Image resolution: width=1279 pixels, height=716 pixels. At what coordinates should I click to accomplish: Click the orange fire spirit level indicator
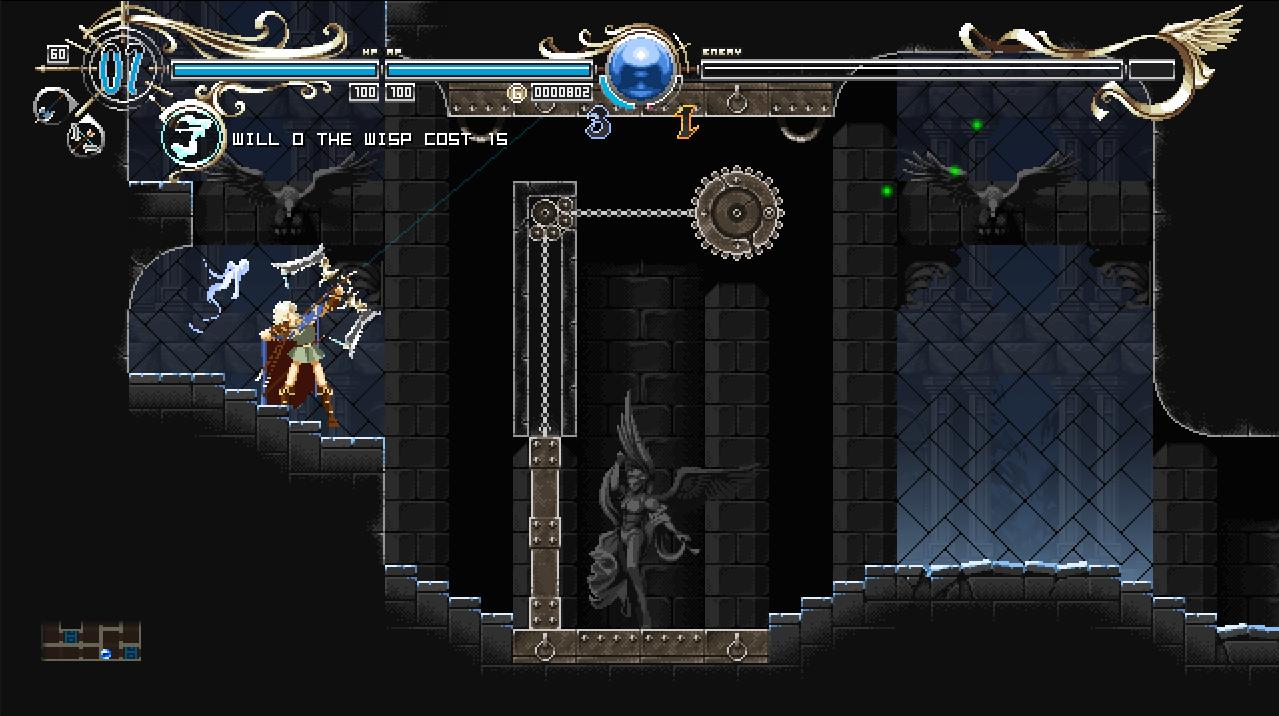click(x=686, y=124)
